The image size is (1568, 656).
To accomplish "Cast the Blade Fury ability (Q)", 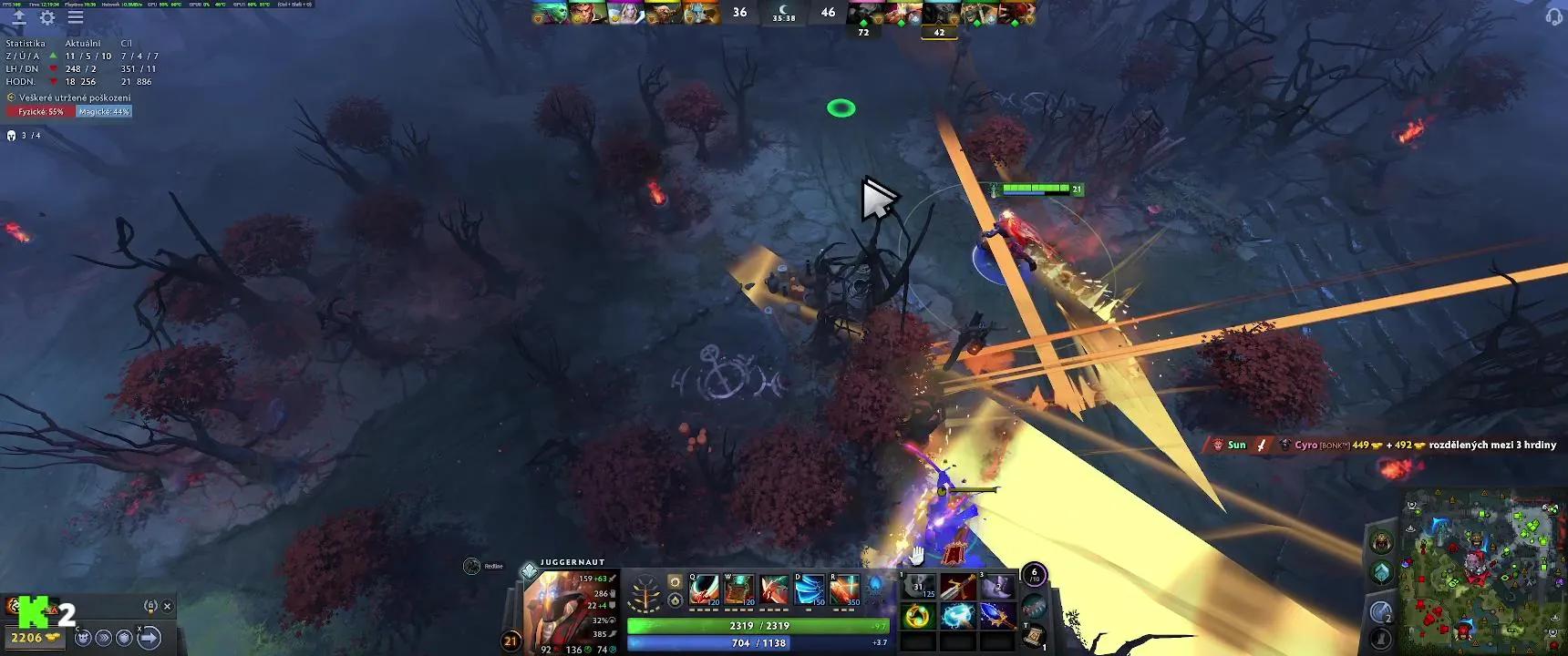I will tap(702, 589).
